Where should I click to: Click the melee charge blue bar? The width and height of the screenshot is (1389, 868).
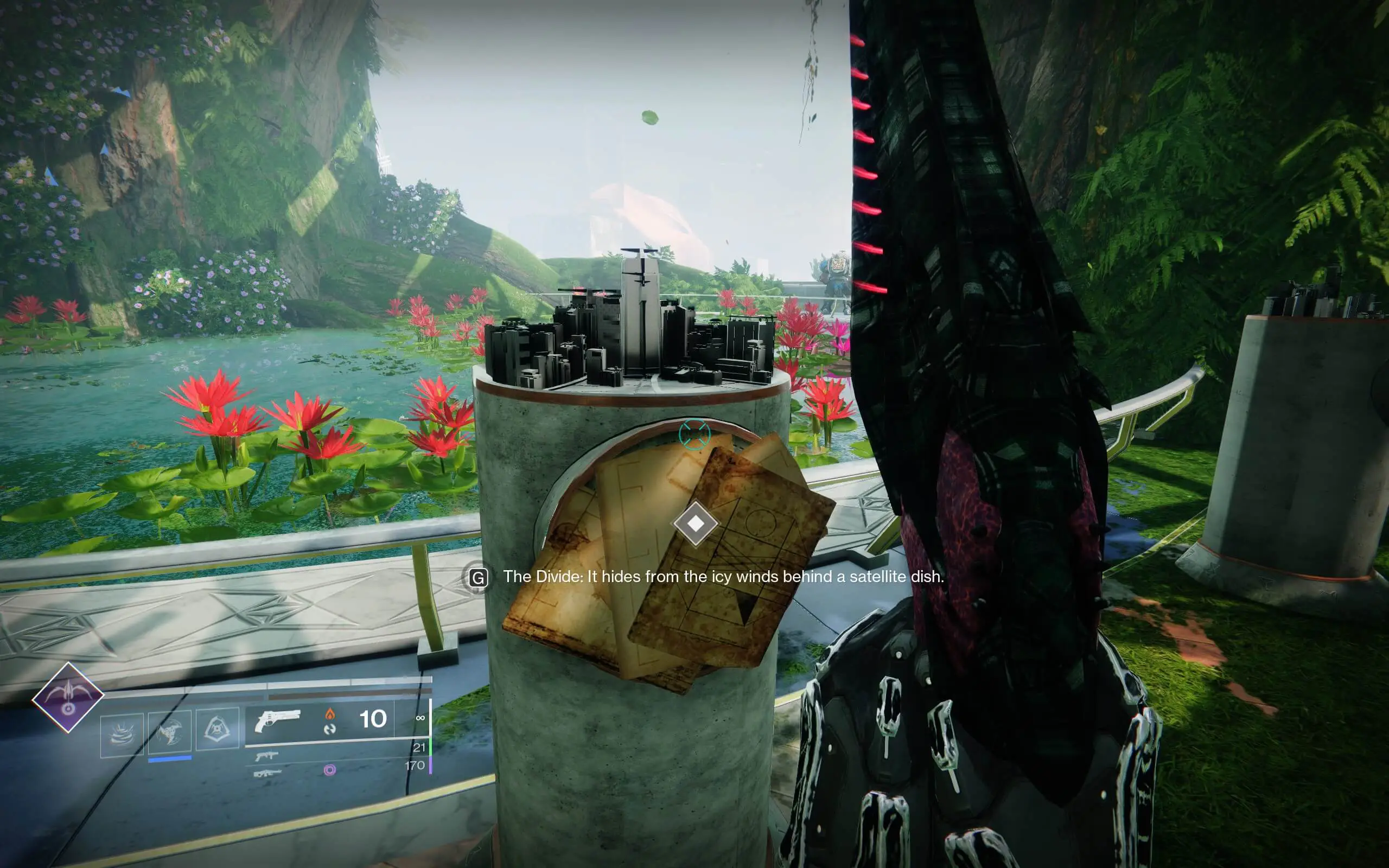click(170, 759)
